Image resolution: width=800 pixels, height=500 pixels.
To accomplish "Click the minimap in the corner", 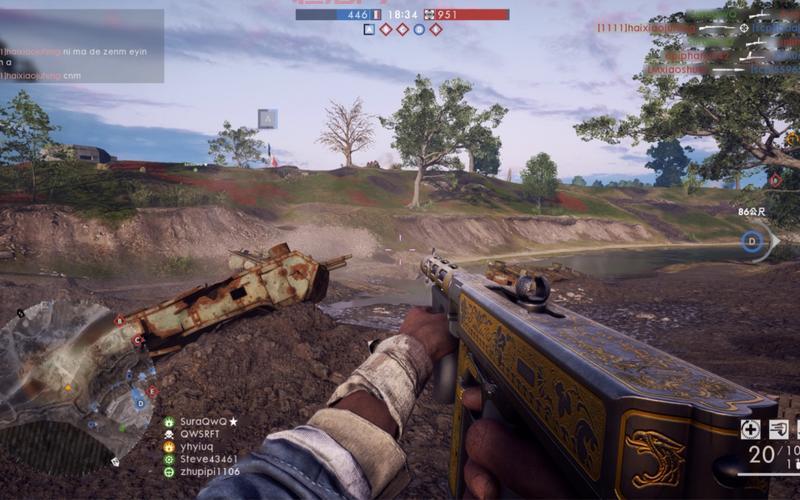I will 70,380.
